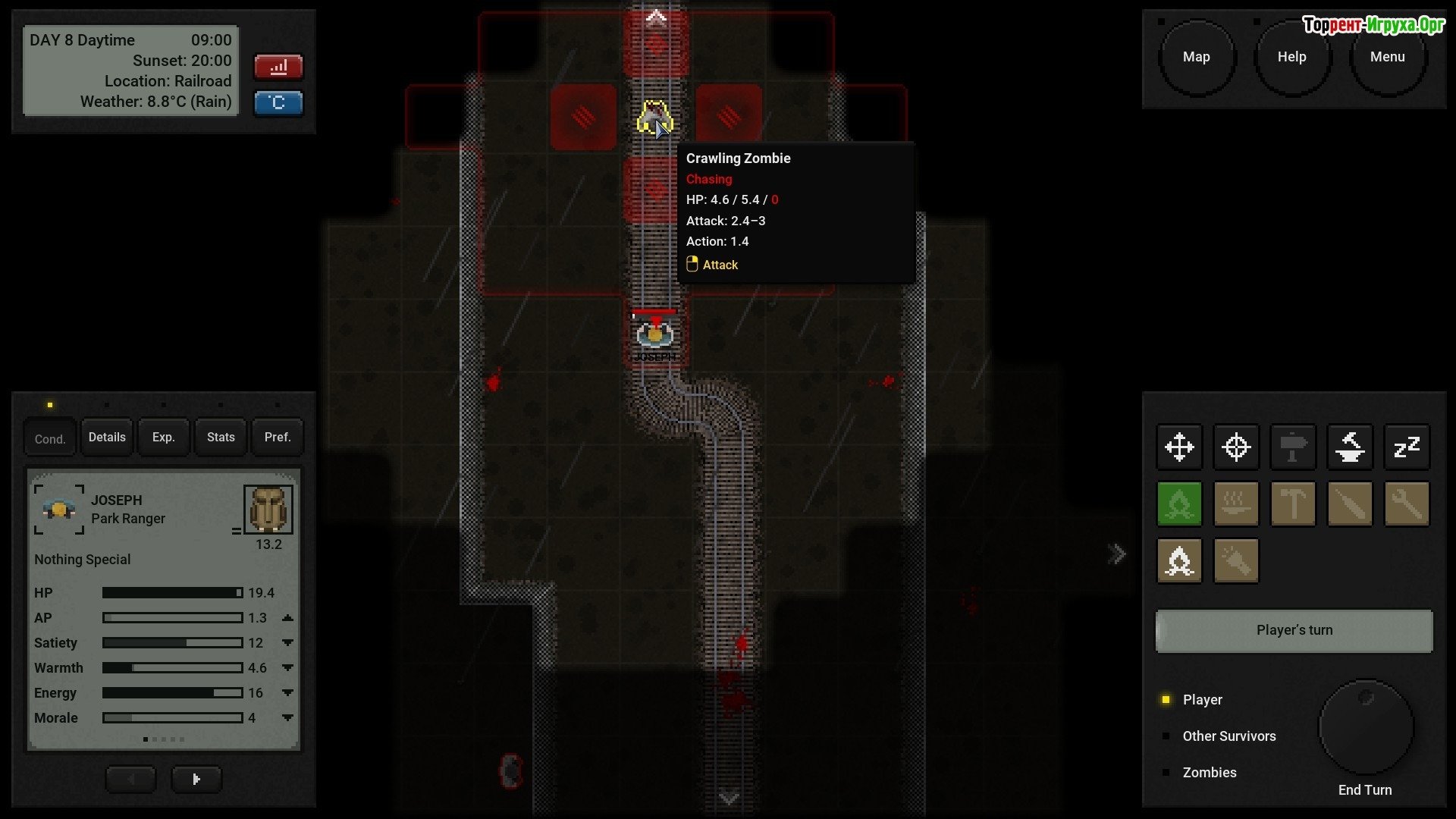Select the crosshair attack mode

click(1236, 447)
